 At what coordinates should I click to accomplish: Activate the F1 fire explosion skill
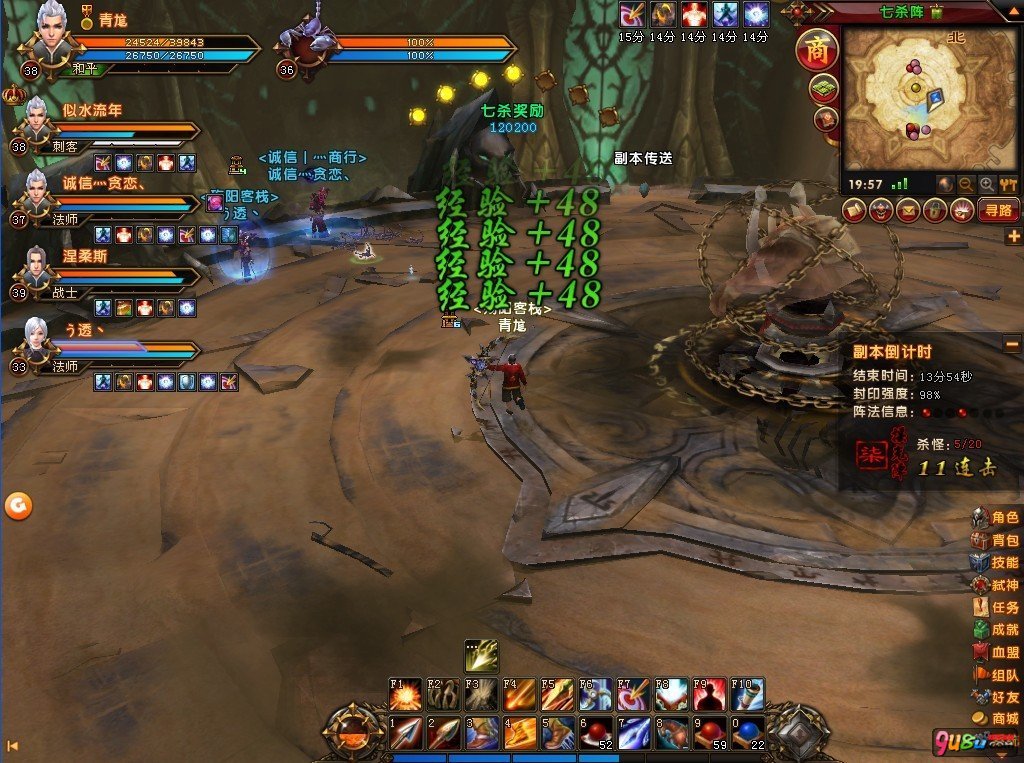[x=405, y=694]
